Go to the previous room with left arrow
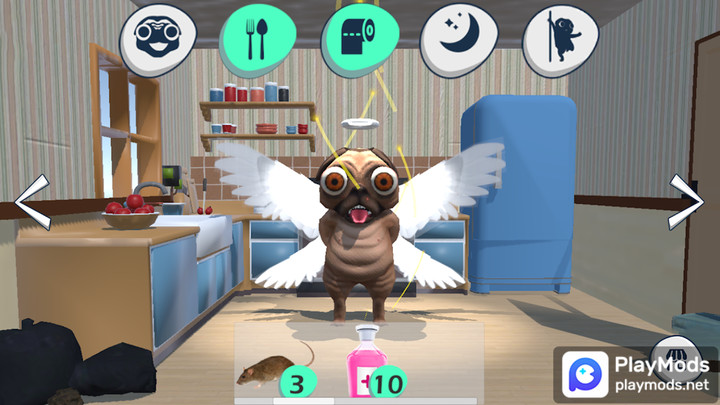The height and width of the screenshot is (405, 720). [32, 203]
